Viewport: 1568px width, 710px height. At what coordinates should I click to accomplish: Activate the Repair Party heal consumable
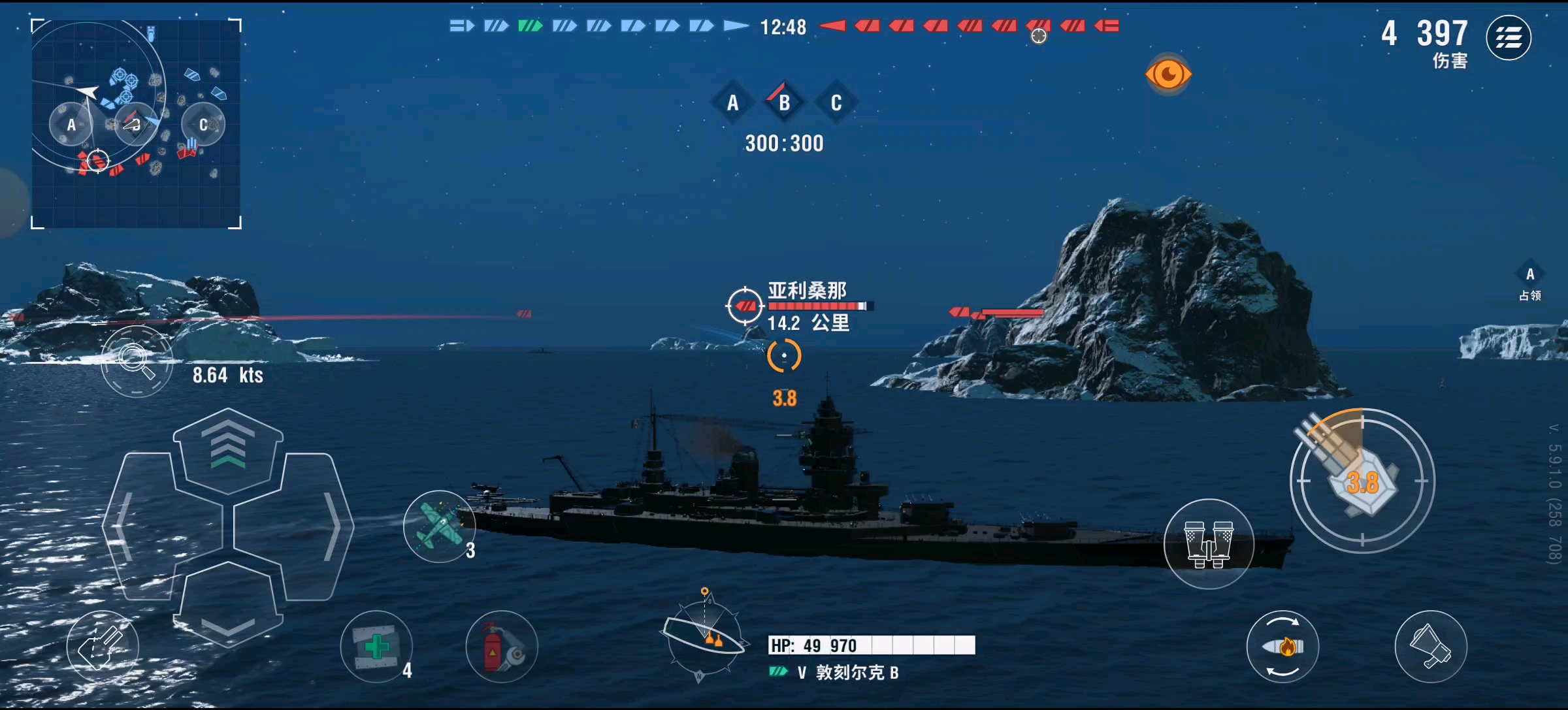(376, 647)
